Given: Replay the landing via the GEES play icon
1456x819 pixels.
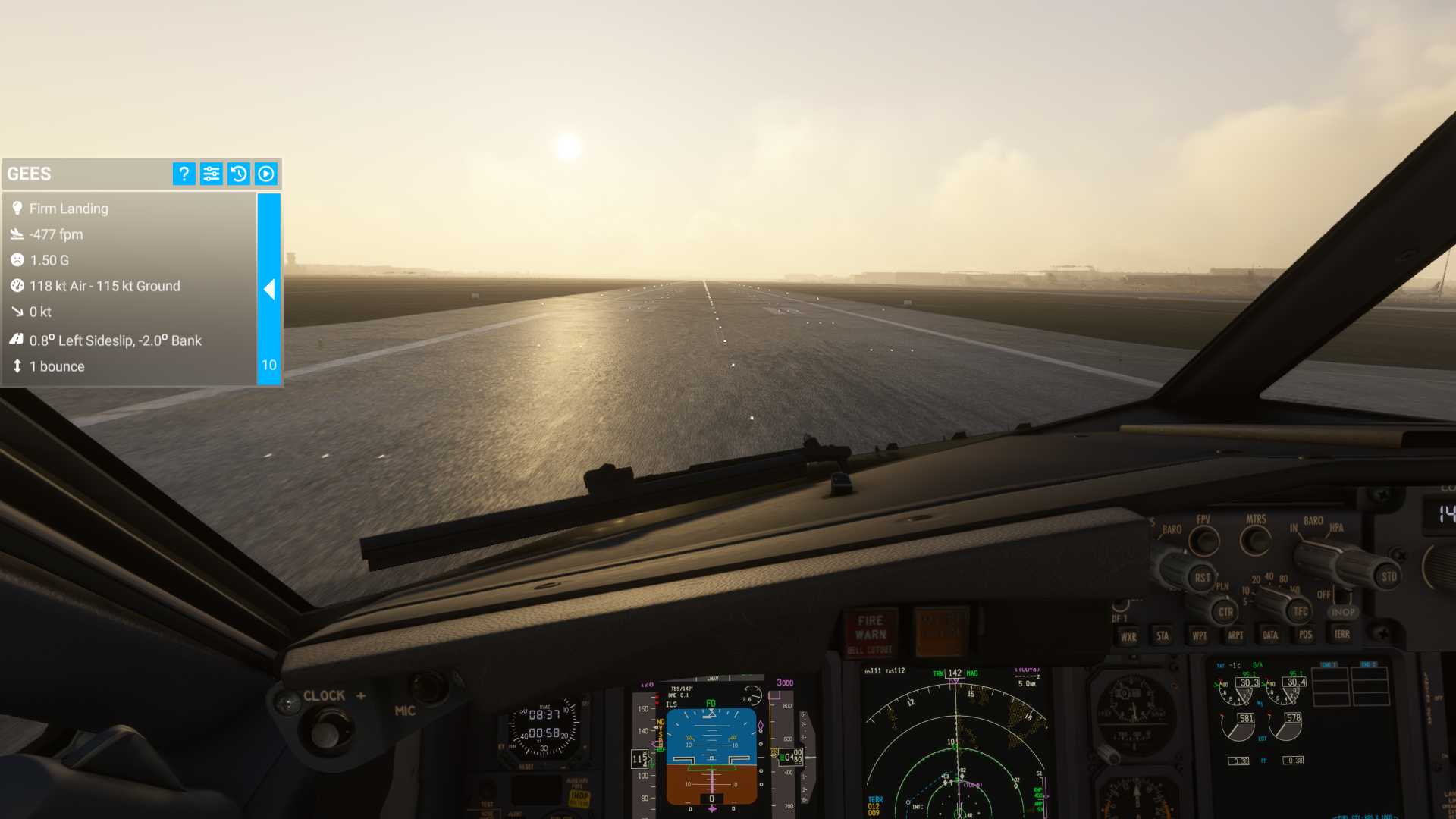Looking at the screenshot, I should point(265,174).
